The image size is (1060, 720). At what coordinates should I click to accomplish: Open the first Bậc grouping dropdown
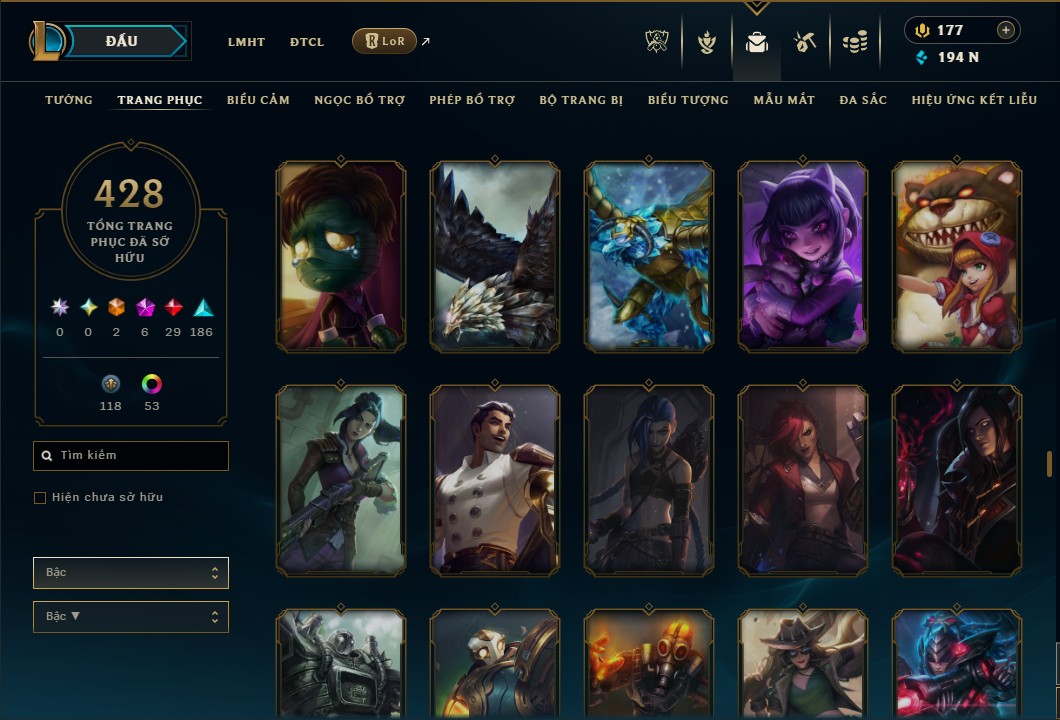131,573
